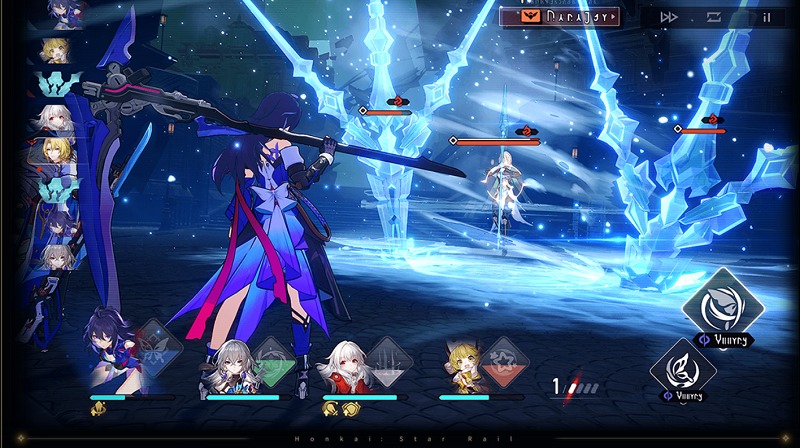Screen dimensions: 800x448
Task: Pause the battle
Action: tap(767, 17)
